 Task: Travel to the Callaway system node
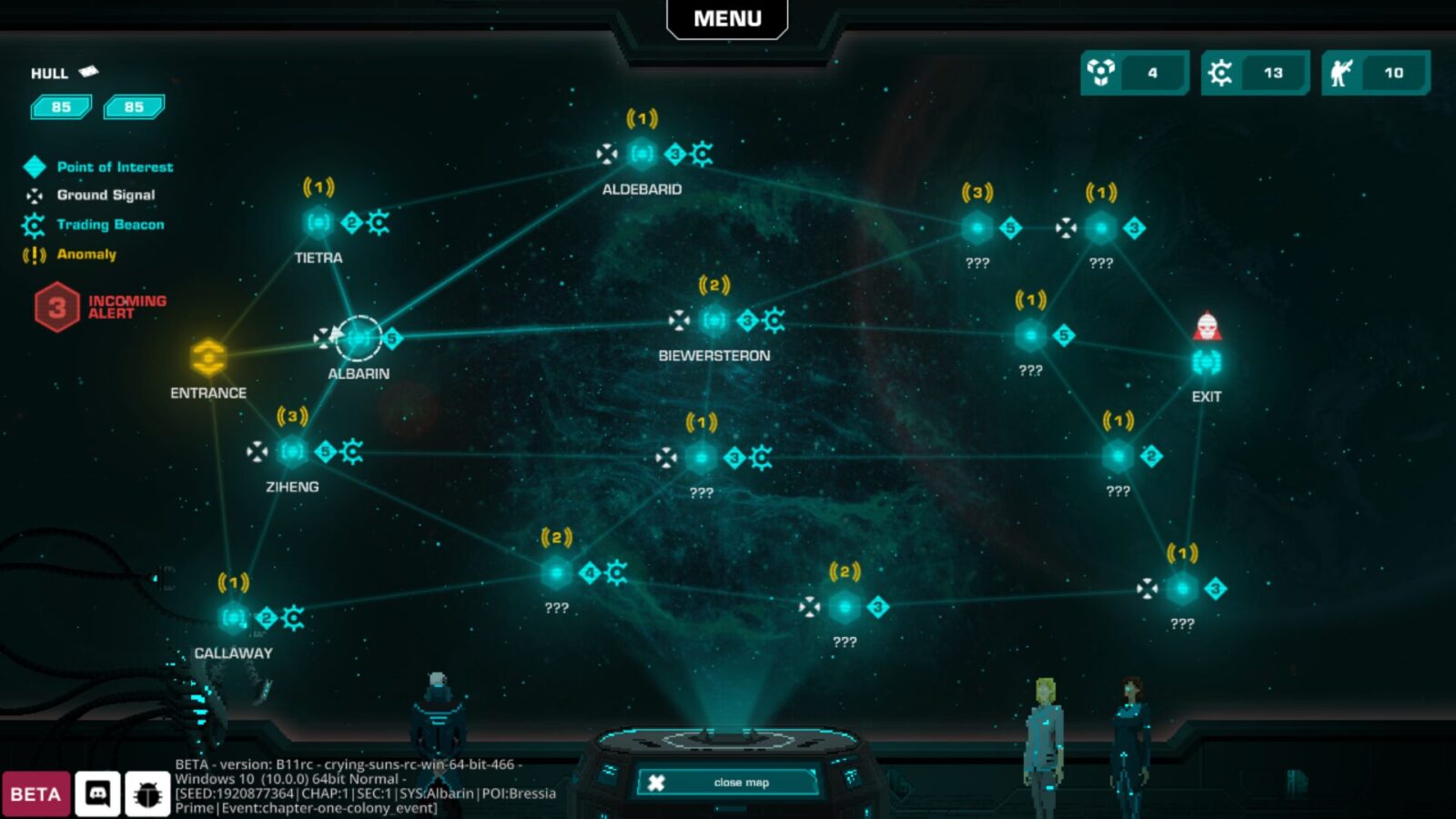(234, 618)
